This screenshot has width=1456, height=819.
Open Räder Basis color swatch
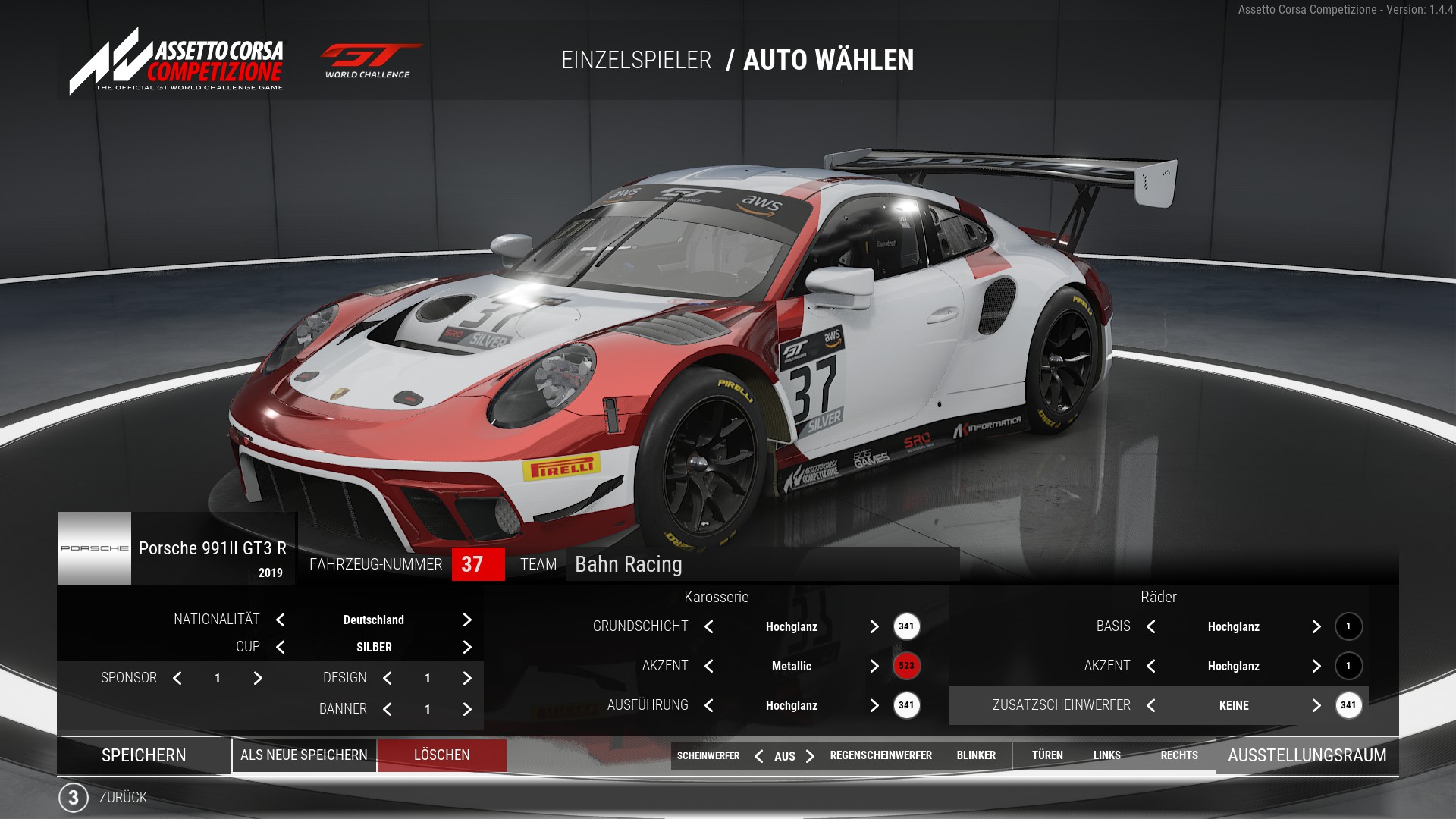[1348, 626]
